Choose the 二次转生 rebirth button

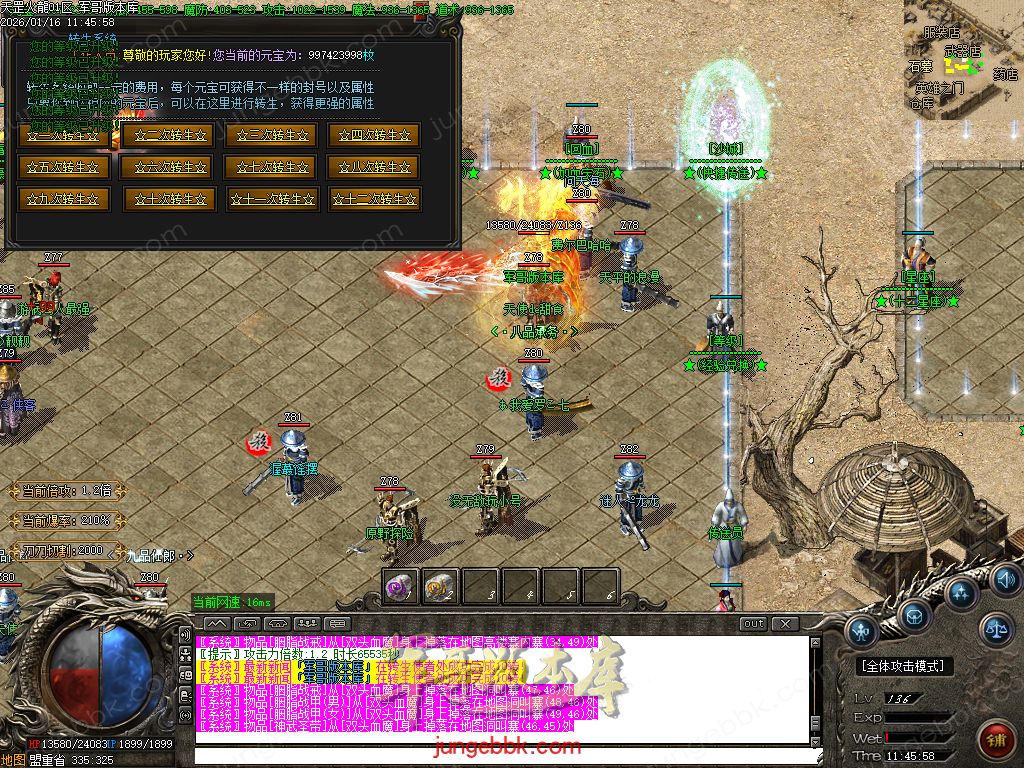click(167, 135)
